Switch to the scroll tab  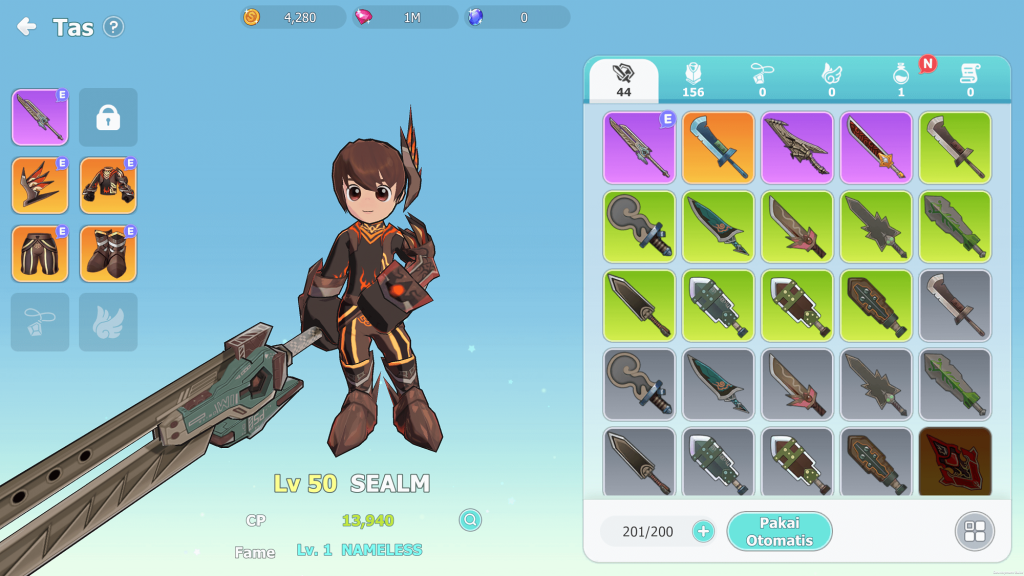970,80
